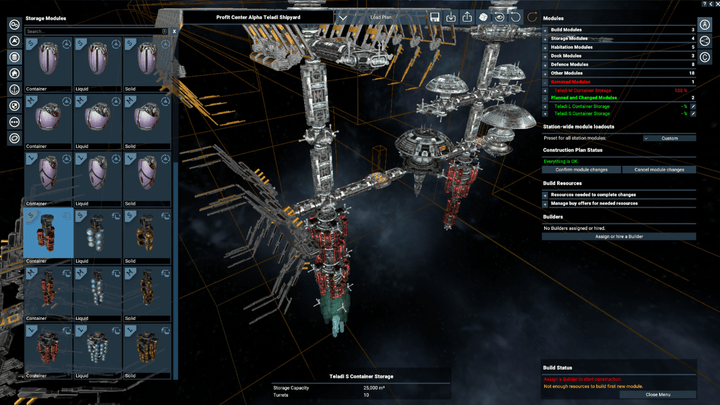Edit Teladi L Container Storage loadout
Image resolution: width=720 pixels, height=405 pixels.
click(x=693, y=106)
